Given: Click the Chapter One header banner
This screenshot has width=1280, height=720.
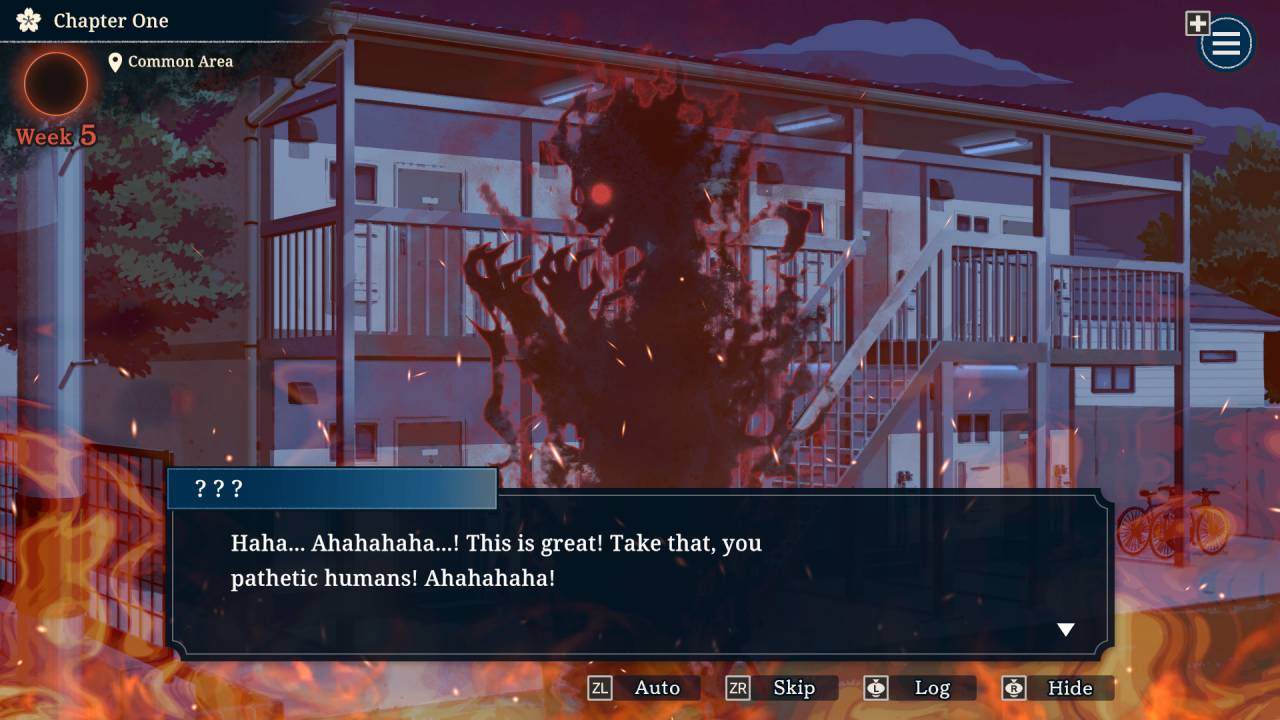Looking at the screenshot, I should (110, 20).
